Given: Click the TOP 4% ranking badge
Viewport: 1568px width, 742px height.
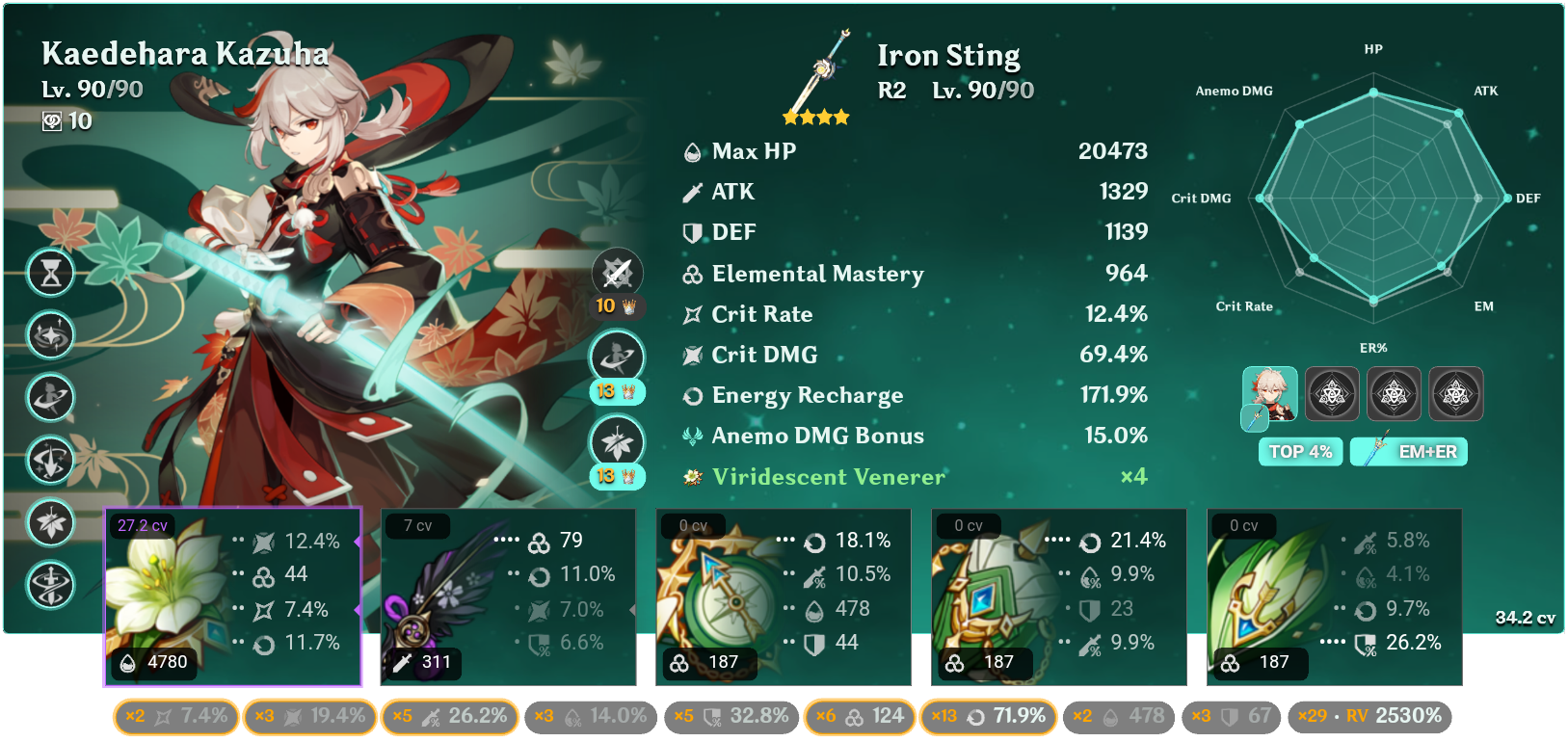Looking at the screenshot, I should point(1300,451).
